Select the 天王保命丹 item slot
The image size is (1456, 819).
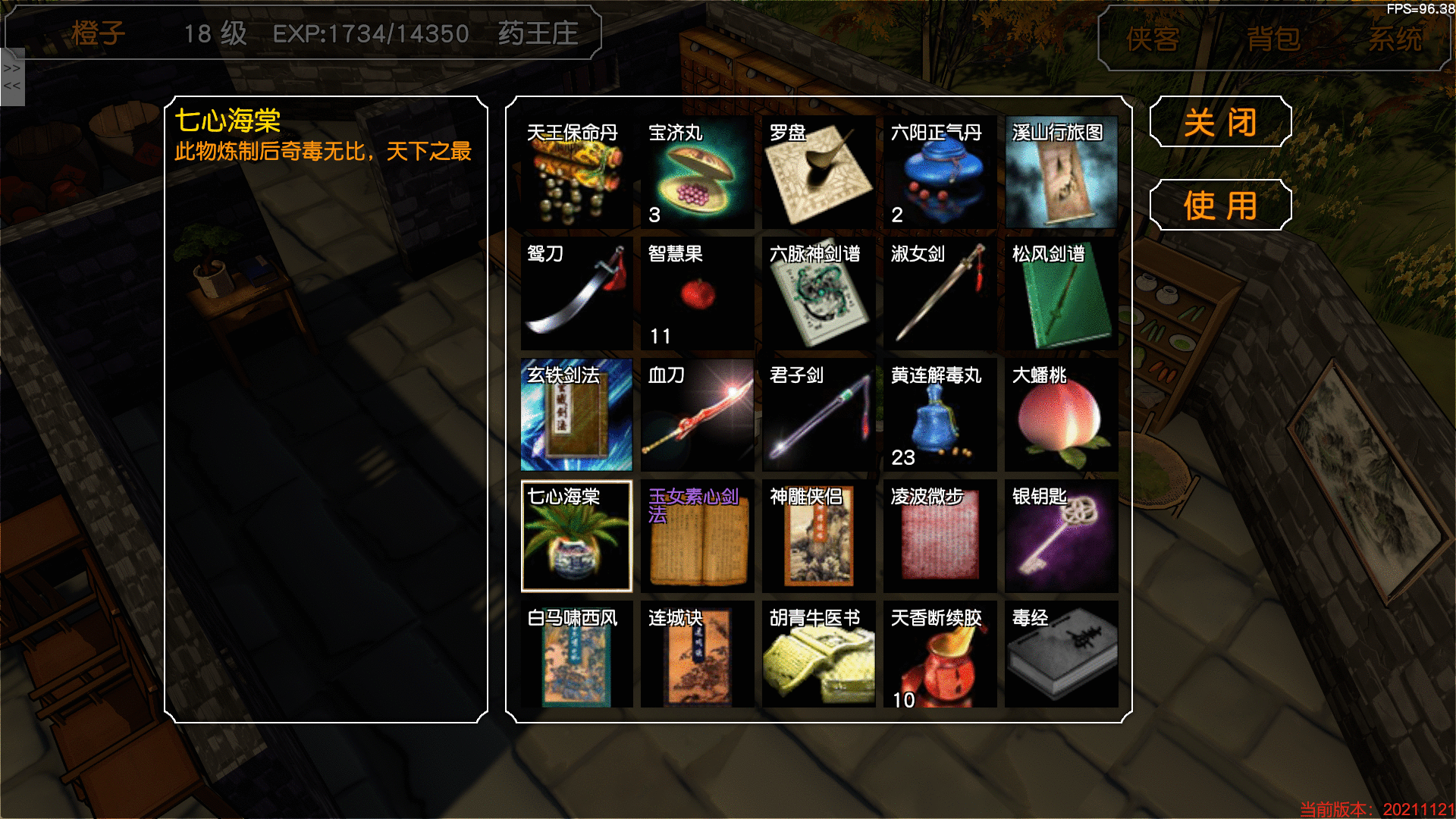(576, 173)
